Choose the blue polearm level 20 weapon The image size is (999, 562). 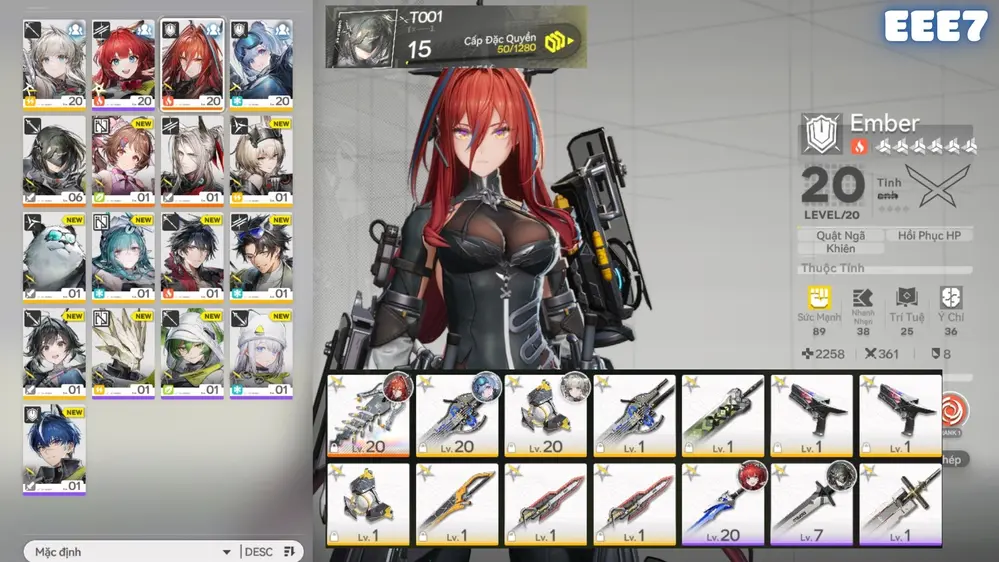[723, 504]
